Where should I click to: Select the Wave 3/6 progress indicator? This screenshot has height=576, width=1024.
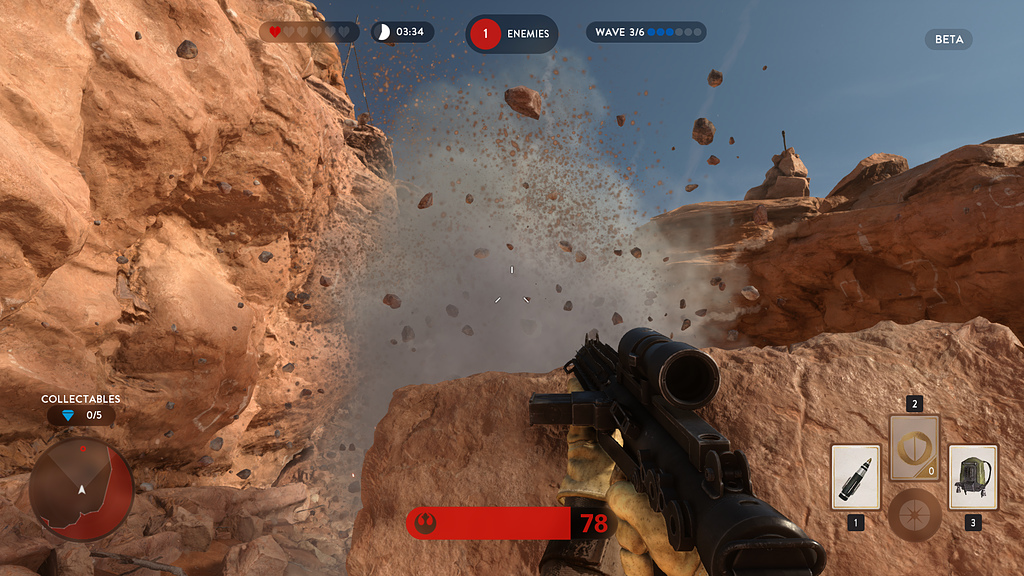tap(645, 33)
